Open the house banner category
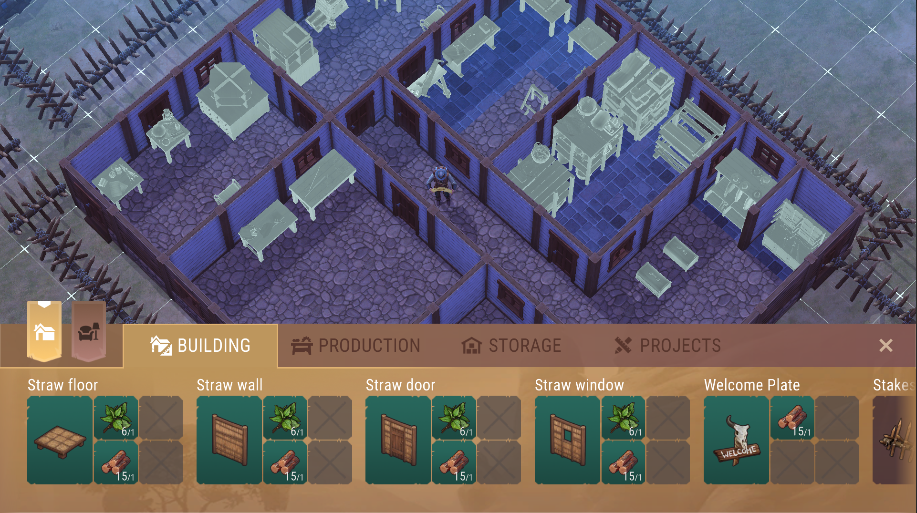Viewport: 917px width, 513px height. click(45, 331)
